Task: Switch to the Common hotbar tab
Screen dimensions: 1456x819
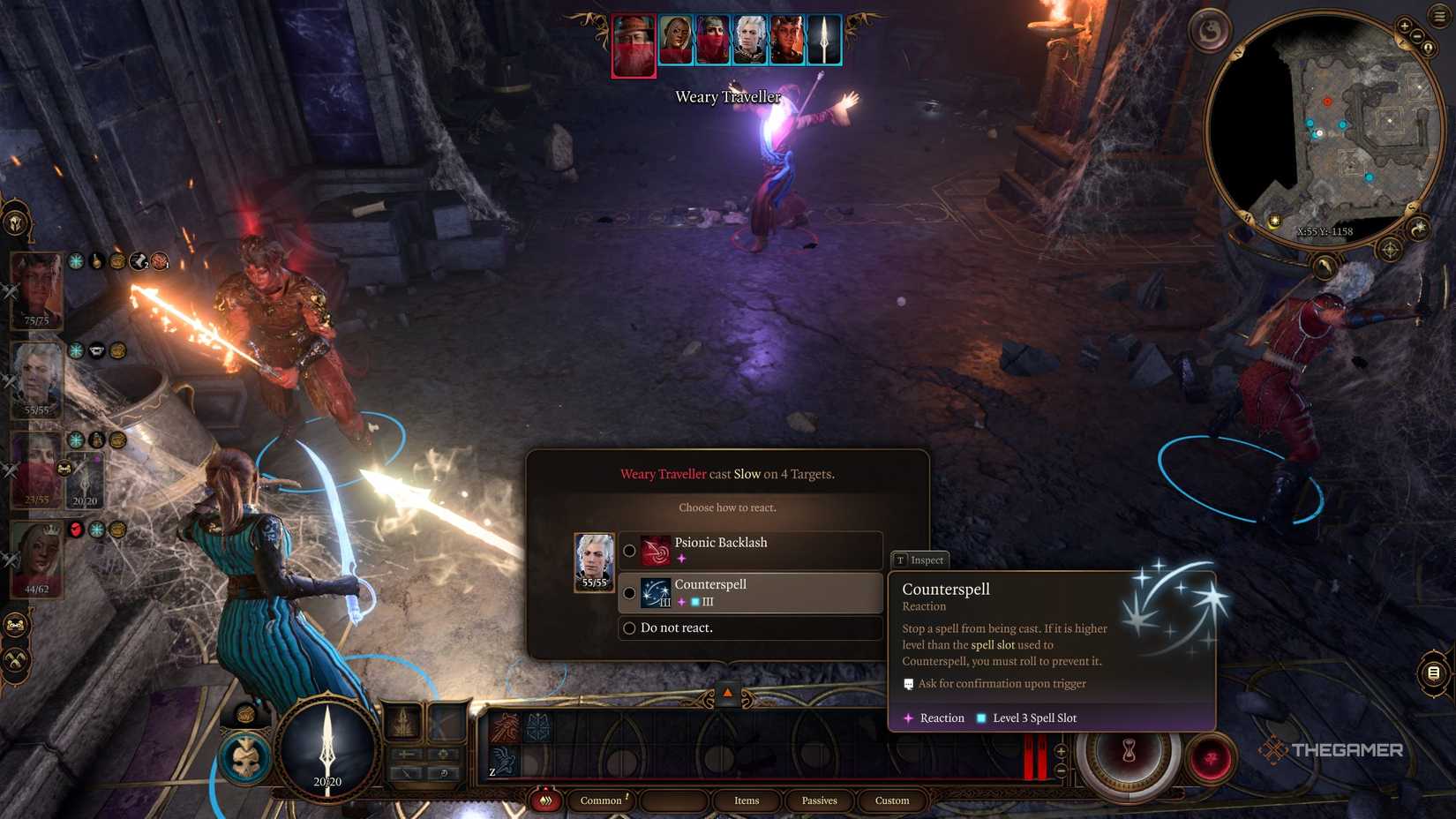Action: coord(601,800)
